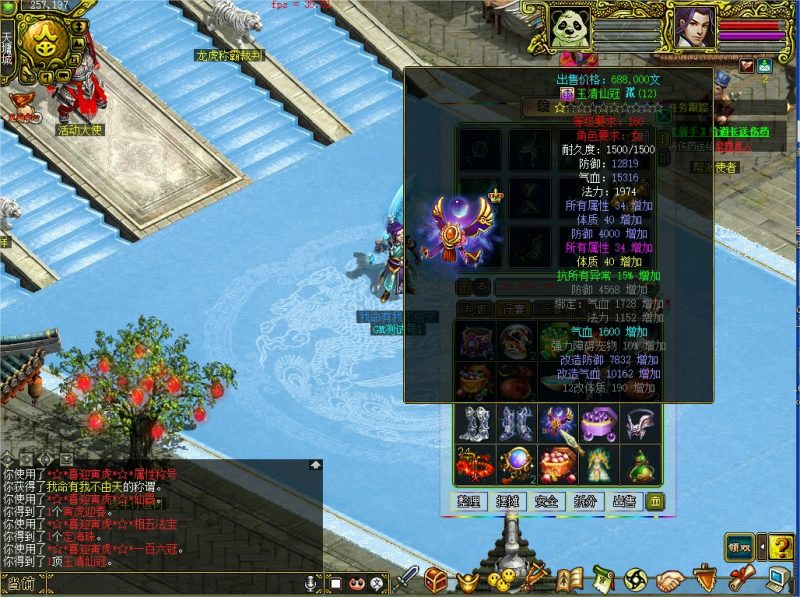
Task: Select the panda pet portrait
Action: coord(570,26)
